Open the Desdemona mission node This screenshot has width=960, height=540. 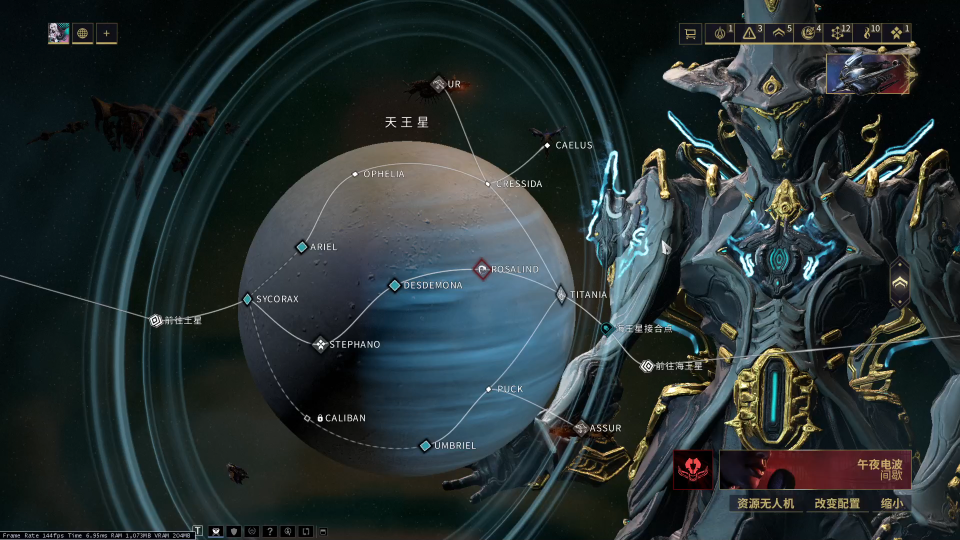(x=395, y=285)
